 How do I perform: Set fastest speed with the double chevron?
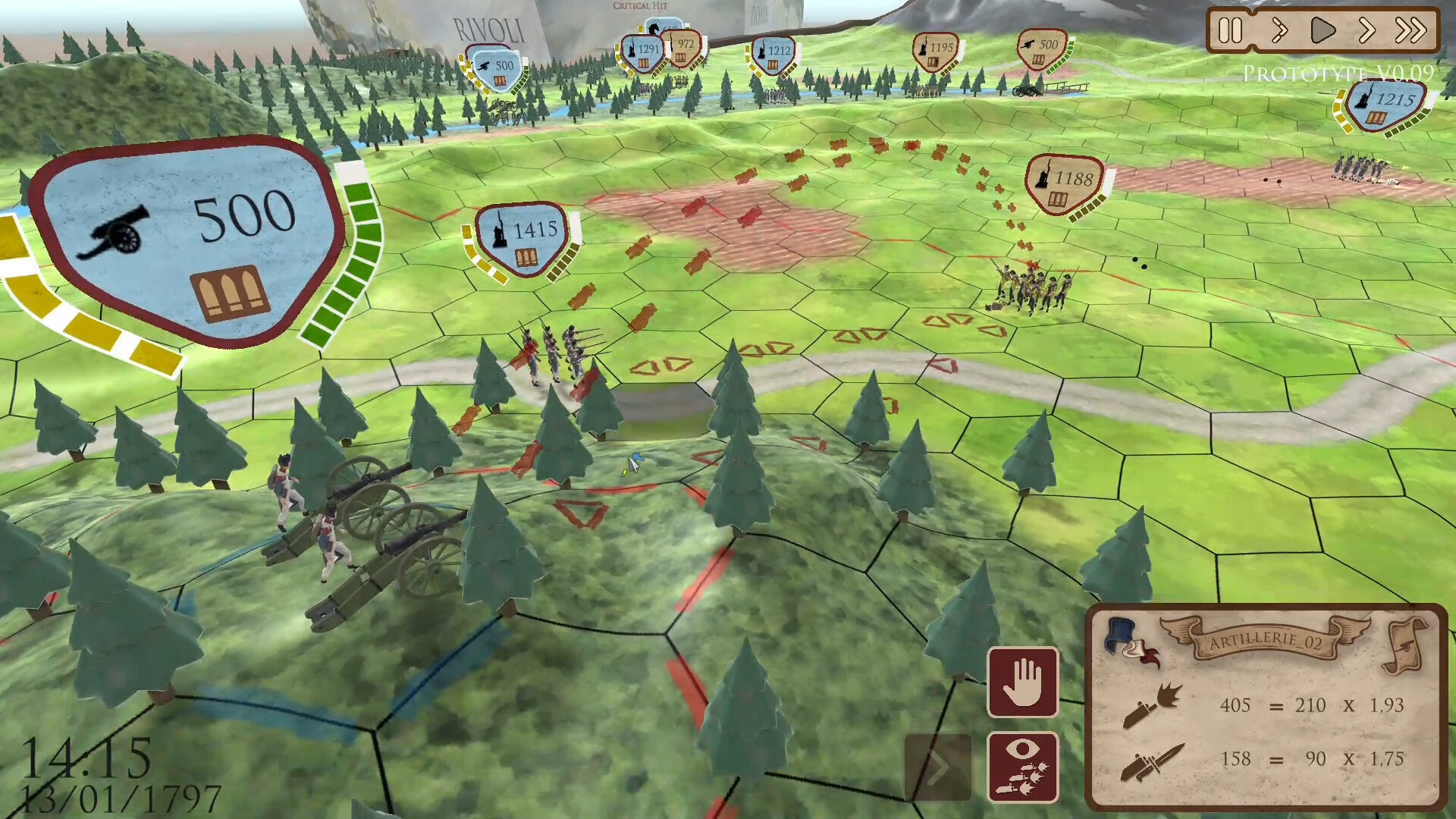click(x=1410, y=31)
